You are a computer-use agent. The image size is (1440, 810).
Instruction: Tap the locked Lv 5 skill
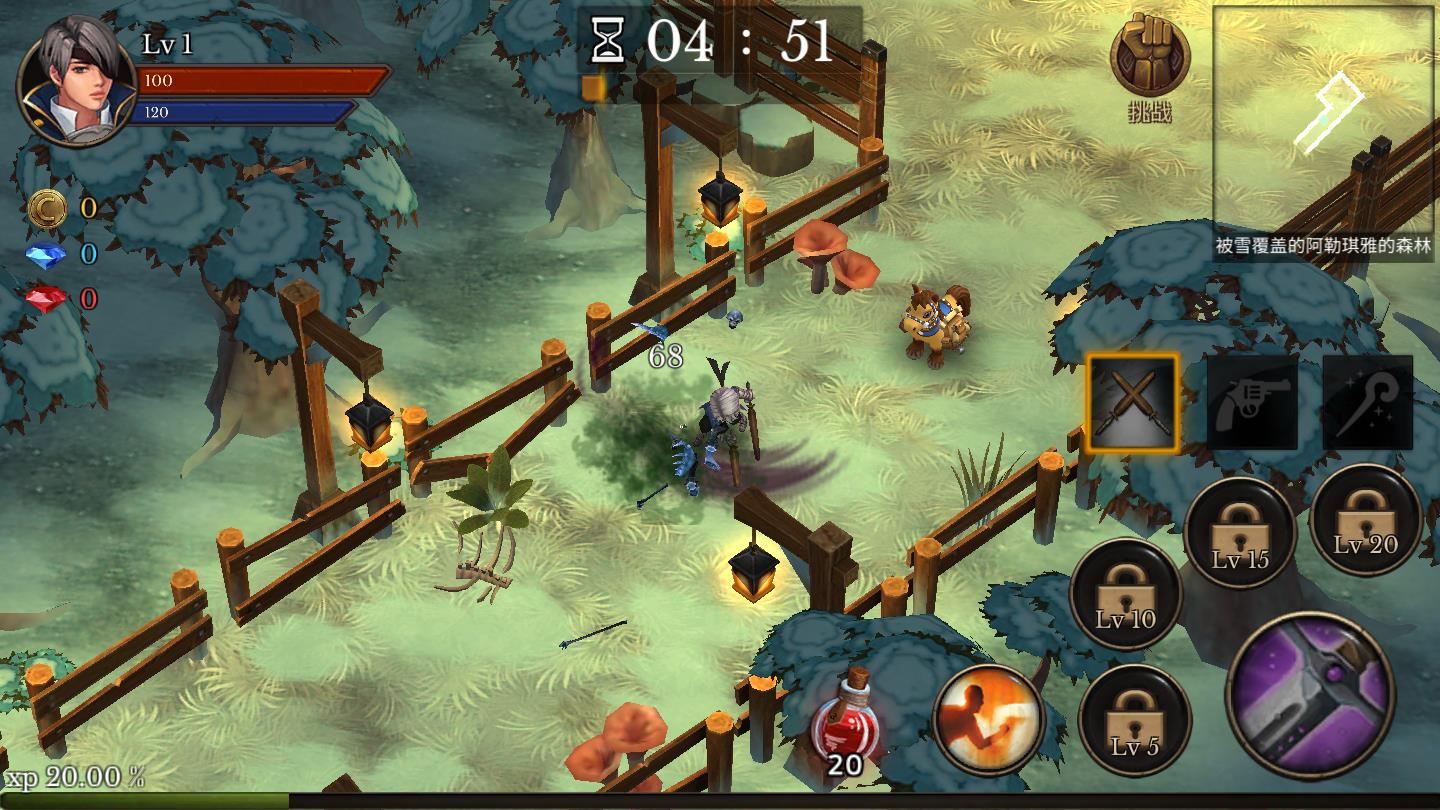coord(1135,720)
